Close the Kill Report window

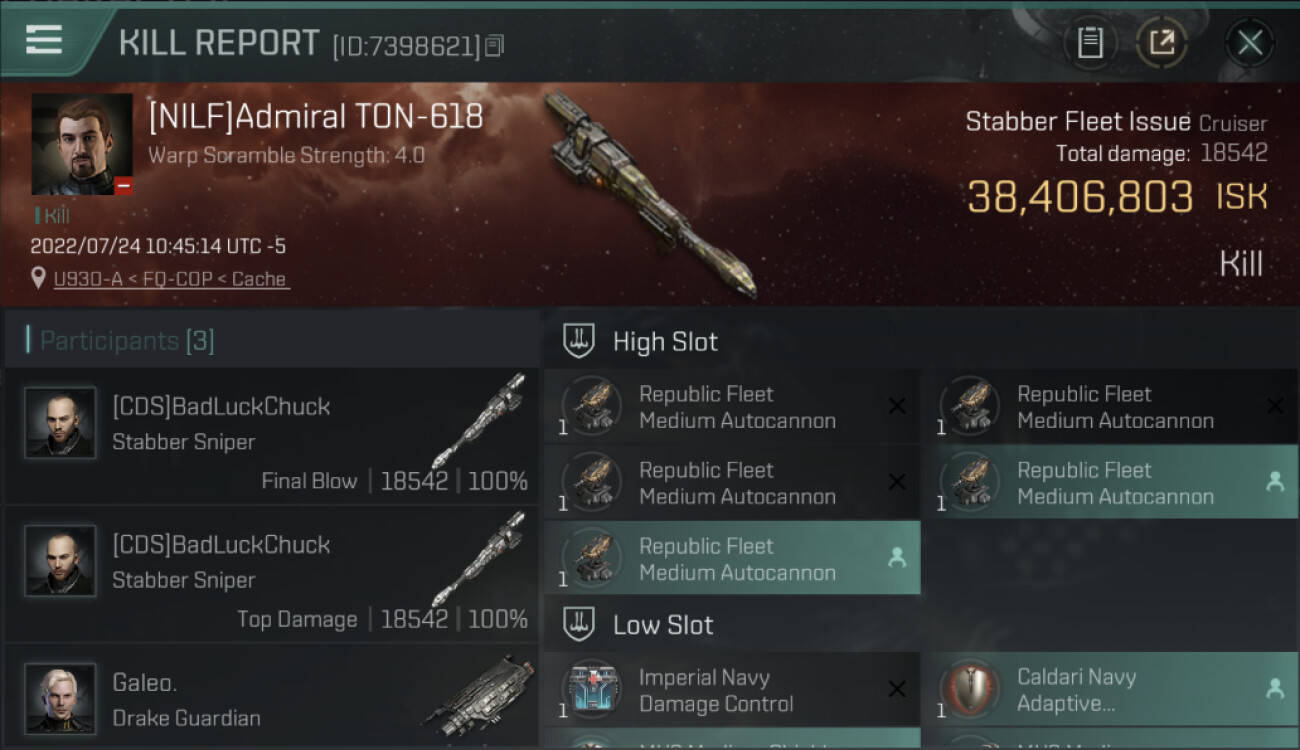point(1249,42)
